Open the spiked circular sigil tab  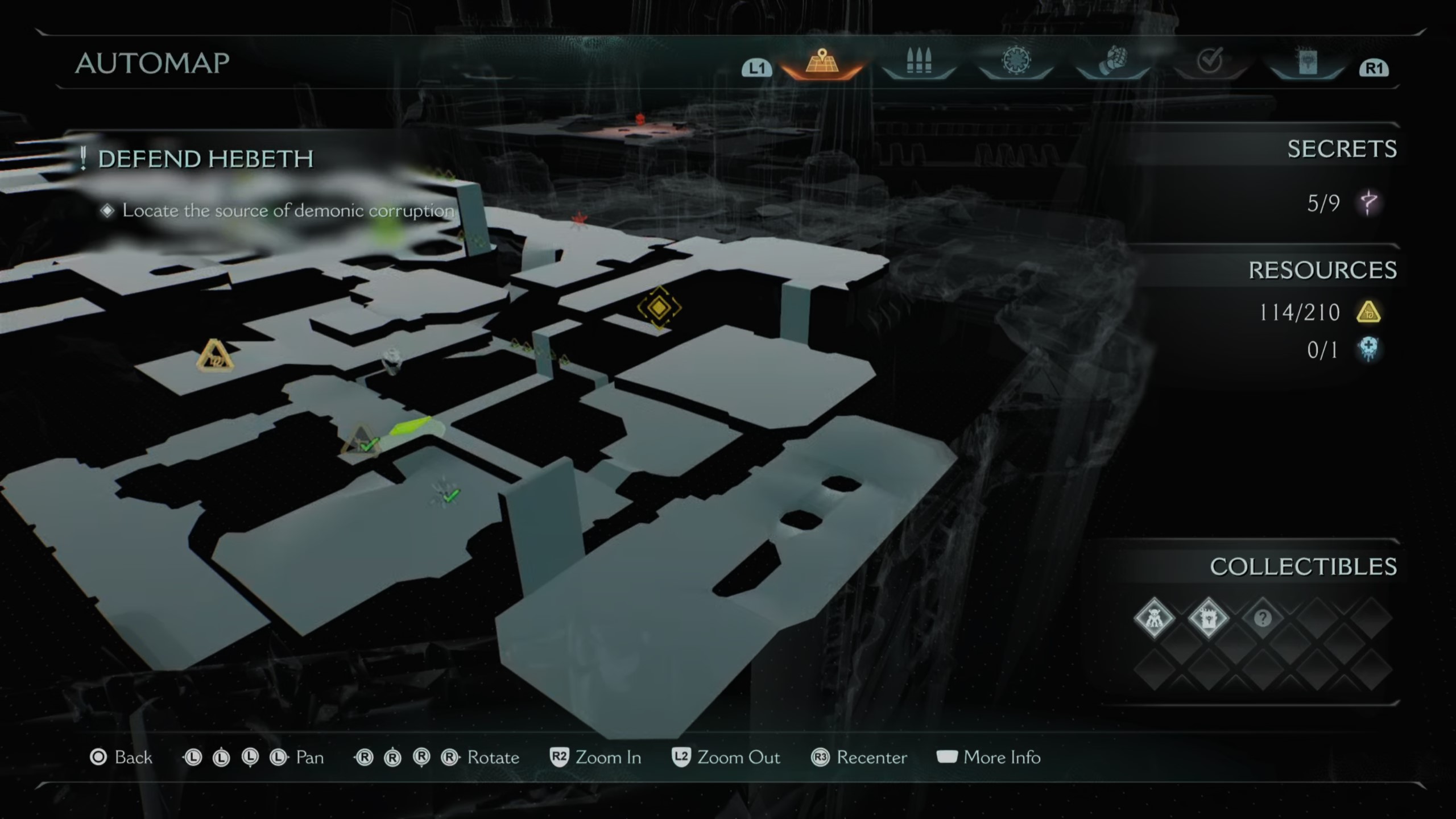click(x=1016, y=61)
